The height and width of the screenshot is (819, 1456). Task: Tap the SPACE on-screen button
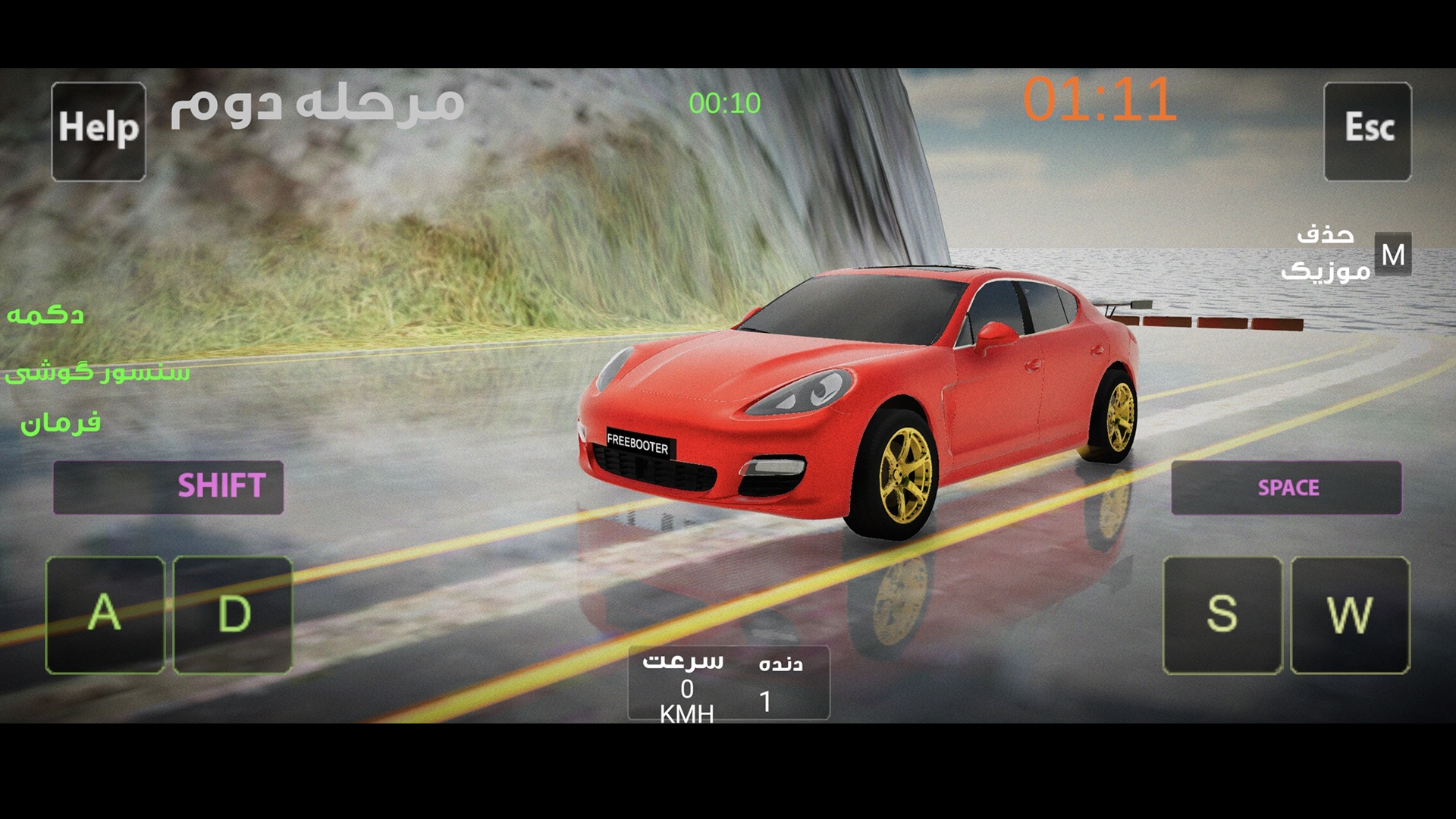tap(1286, 488)
